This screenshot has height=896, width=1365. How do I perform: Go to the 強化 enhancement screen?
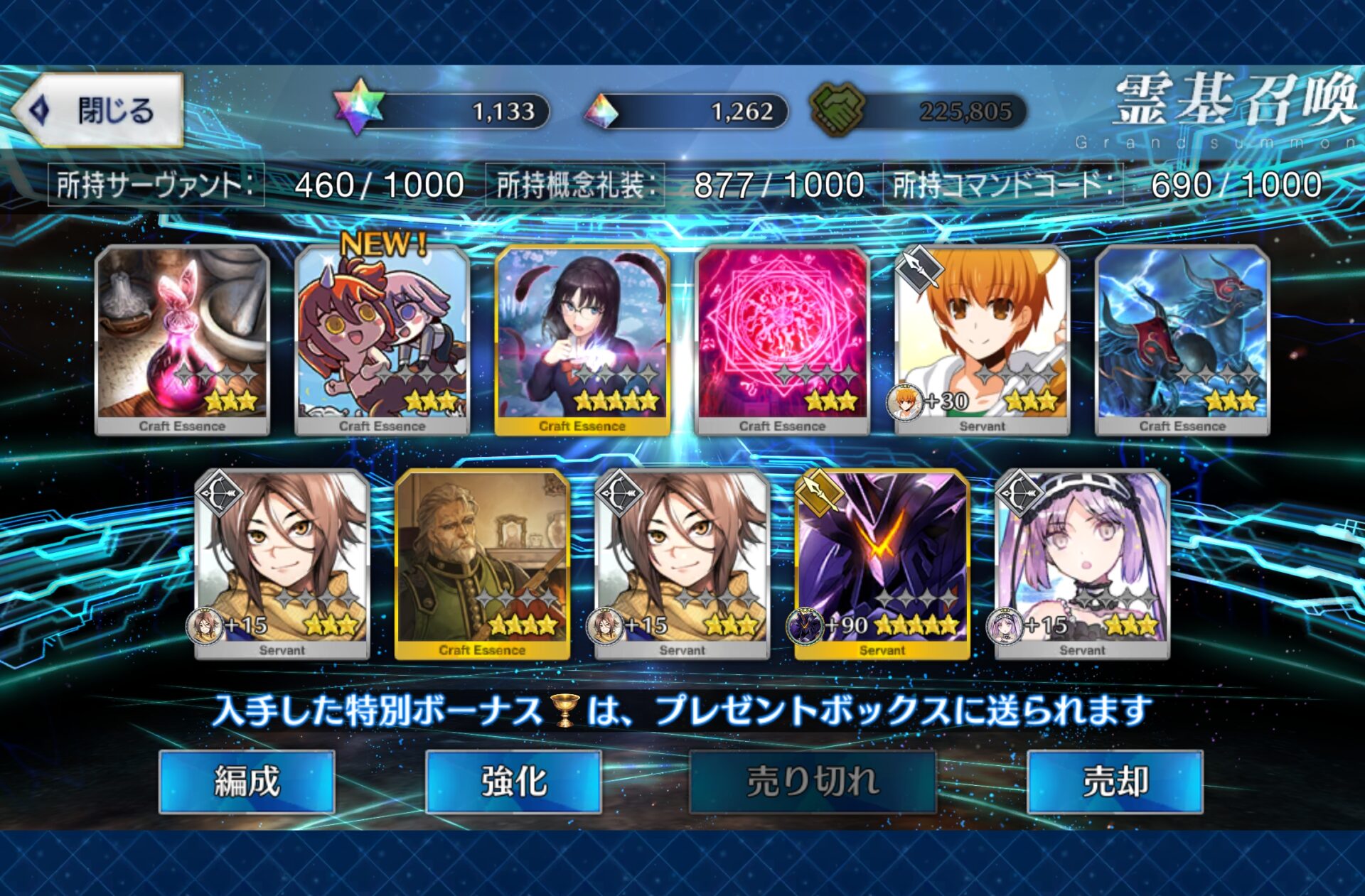click(513, 782)
